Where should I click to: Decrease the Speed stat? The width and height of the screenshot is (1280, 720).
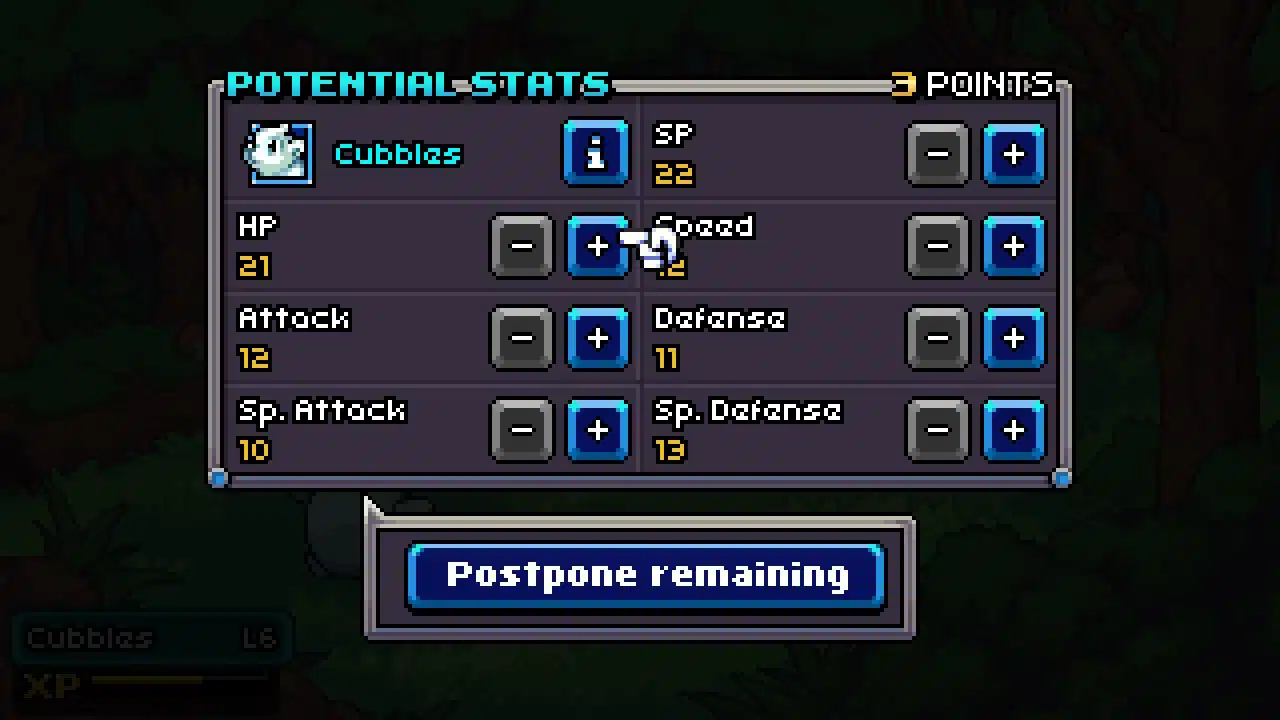(937, 246)
